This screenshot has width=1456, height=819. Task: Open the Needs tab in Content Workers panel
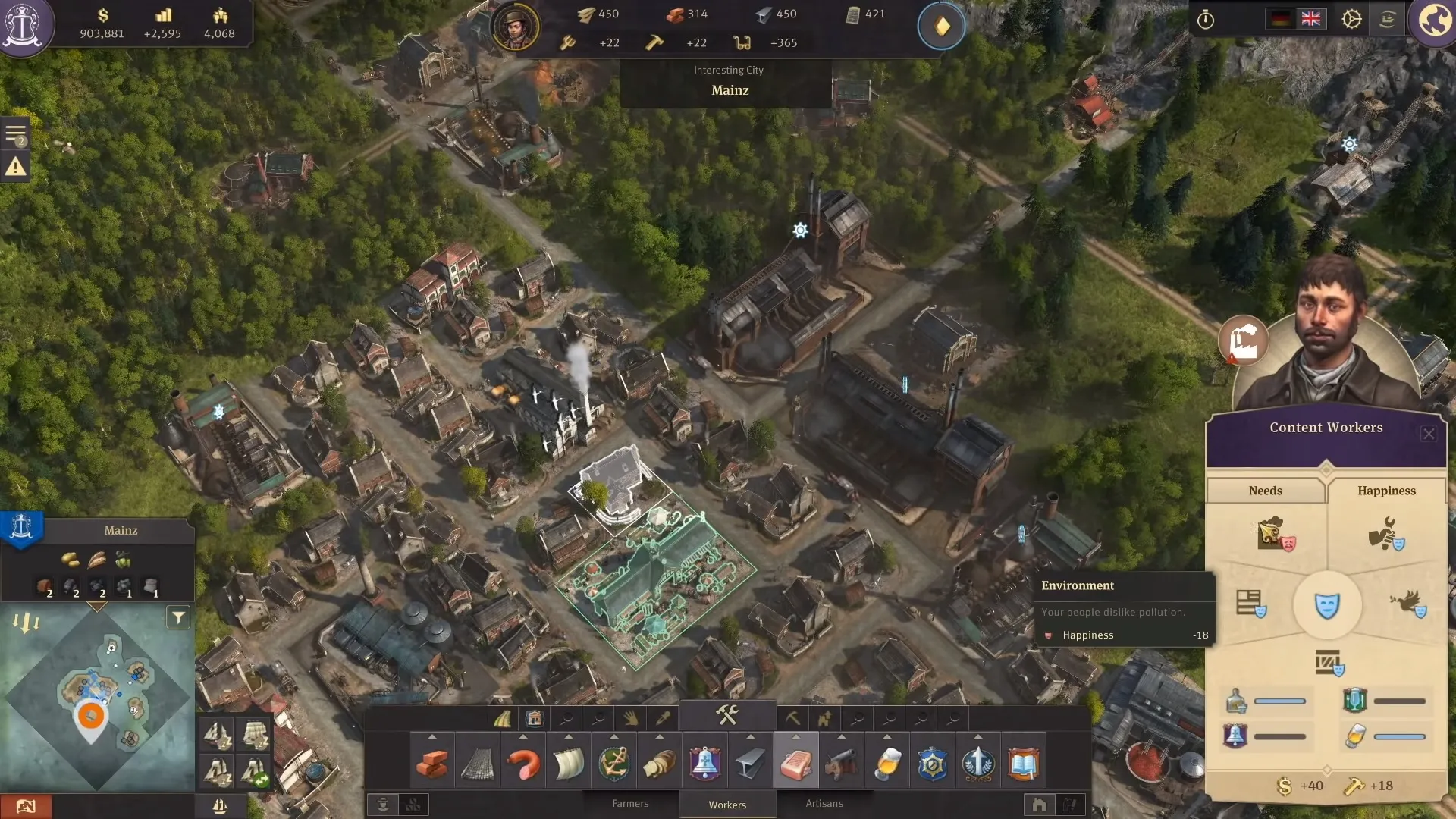point(1265,491)
